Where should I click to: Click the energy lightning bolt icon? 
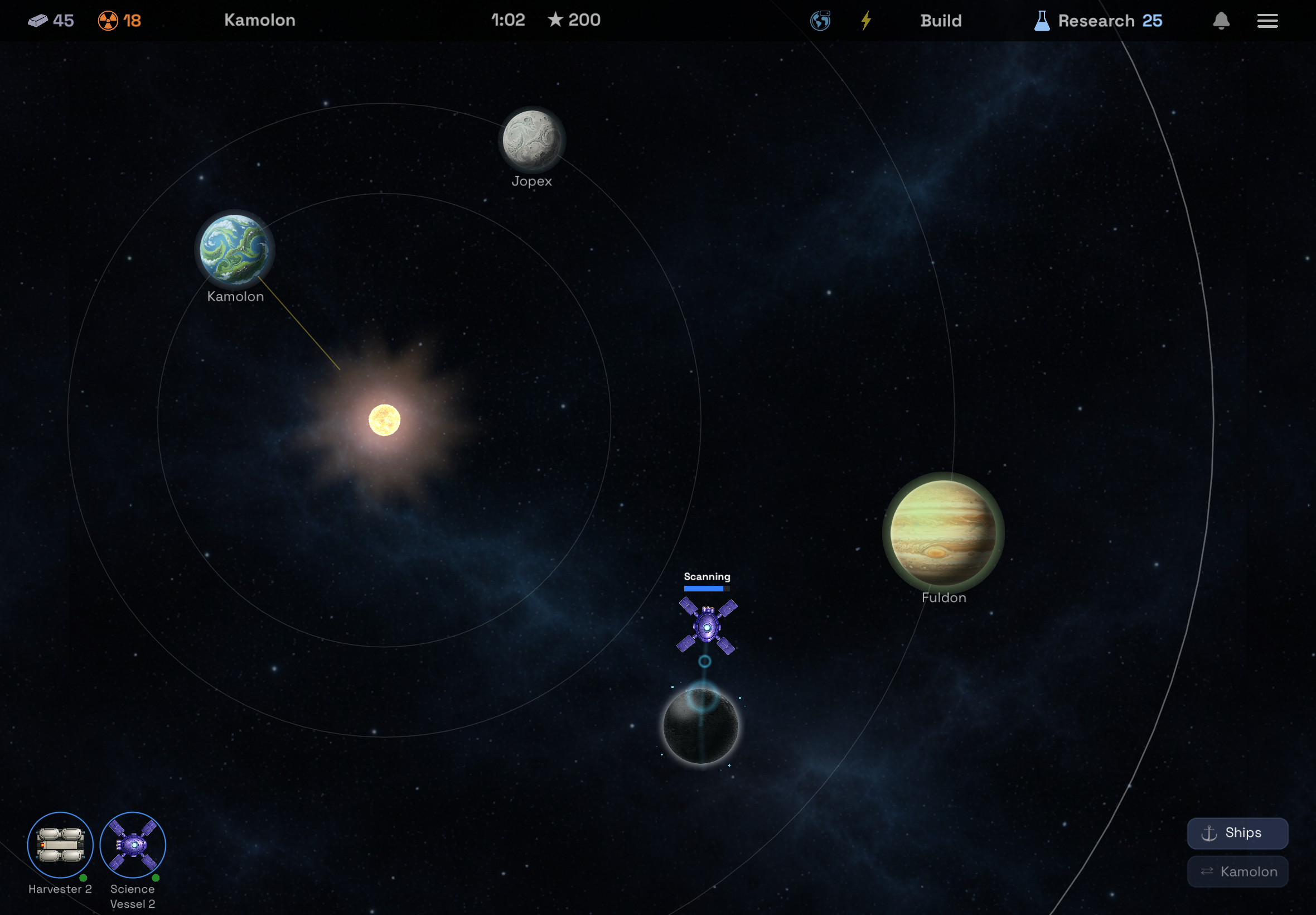(866, 20)
